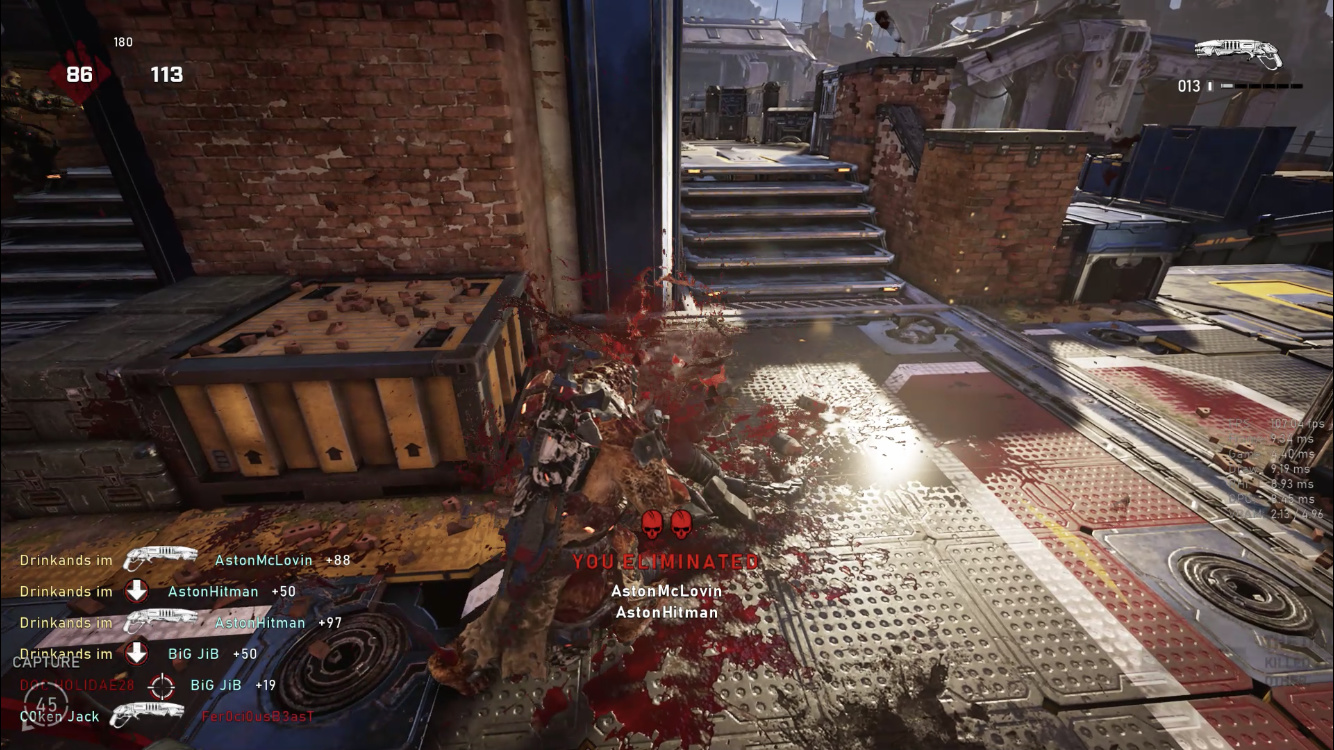Click the C0ken Jack kill feed row
This screenshot has width=1334, height=750.
[x=166, y=716]
